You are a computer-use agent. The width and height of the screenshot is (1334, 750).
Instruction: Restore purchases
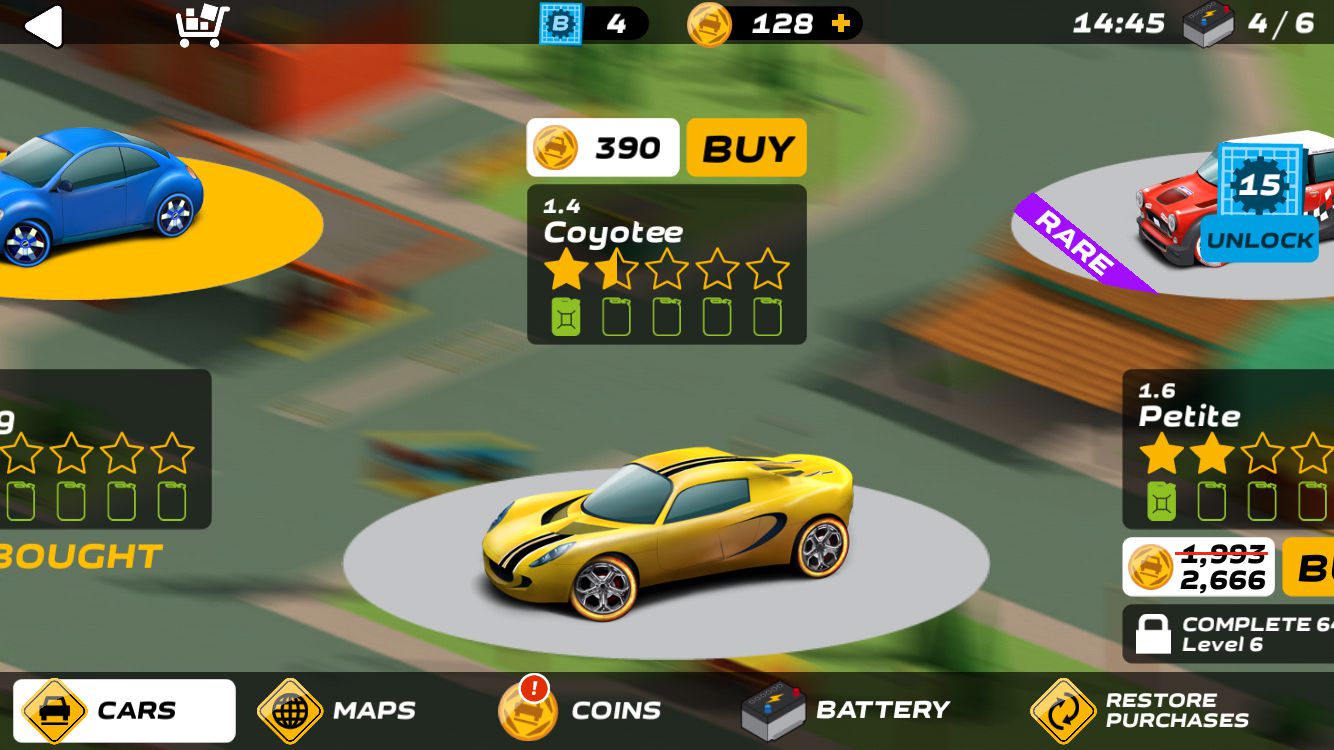[1140, 711]
